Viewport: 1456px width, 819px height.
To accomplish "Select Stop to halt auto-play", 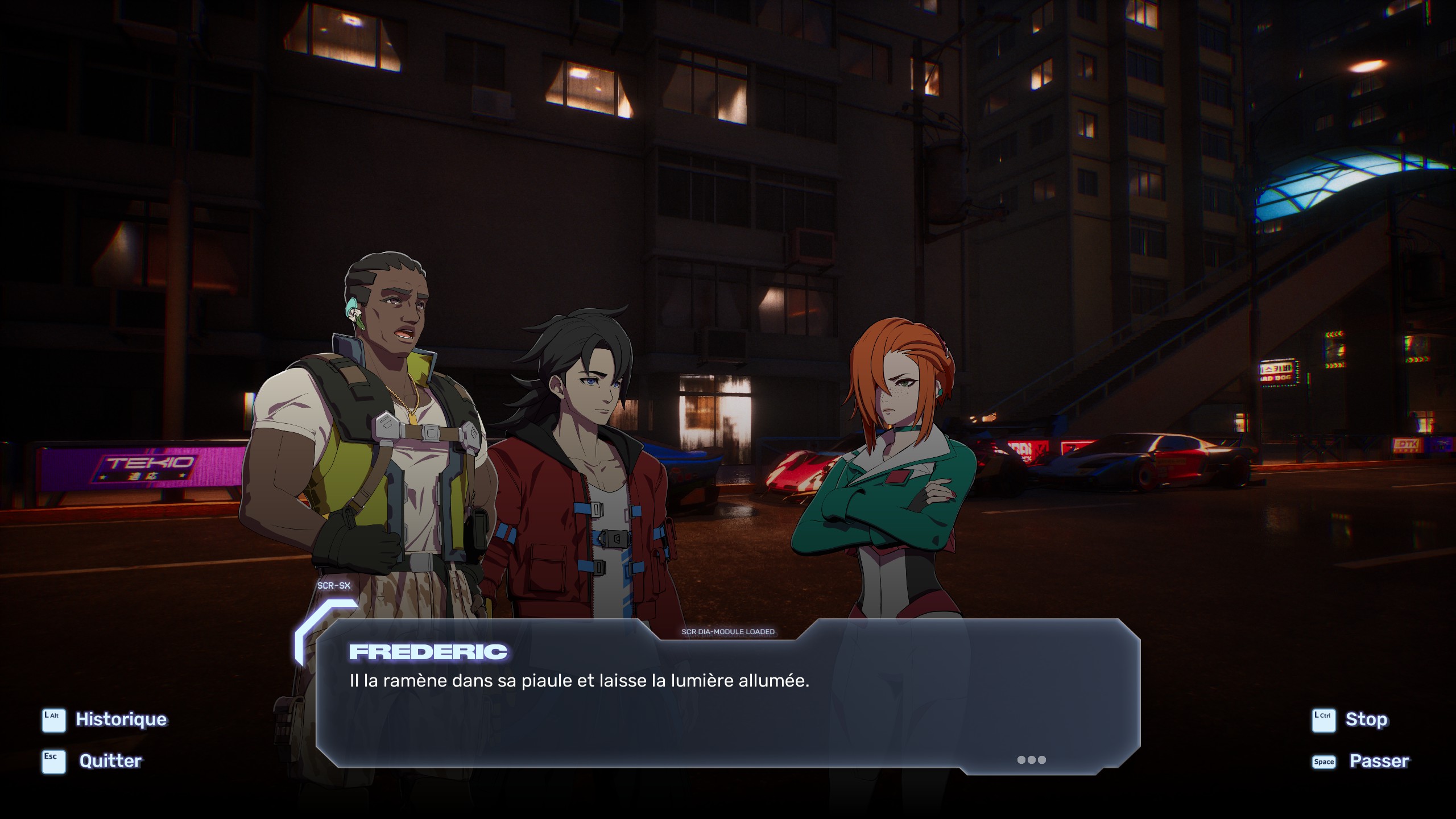I will coord(1366,719).
